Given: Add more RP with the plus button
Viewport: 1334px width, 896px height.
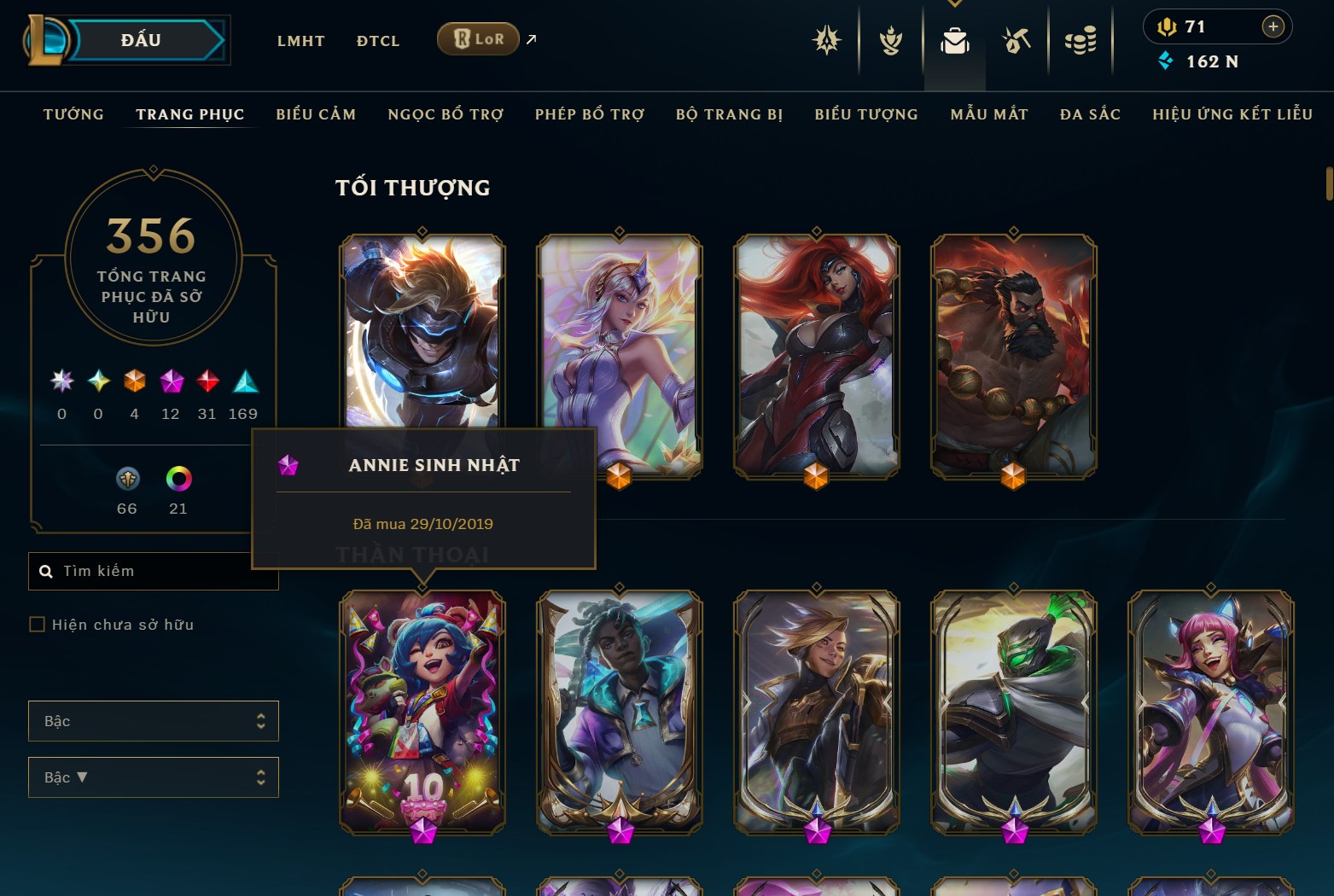Looking at the screenshot, I should 1273,26.
